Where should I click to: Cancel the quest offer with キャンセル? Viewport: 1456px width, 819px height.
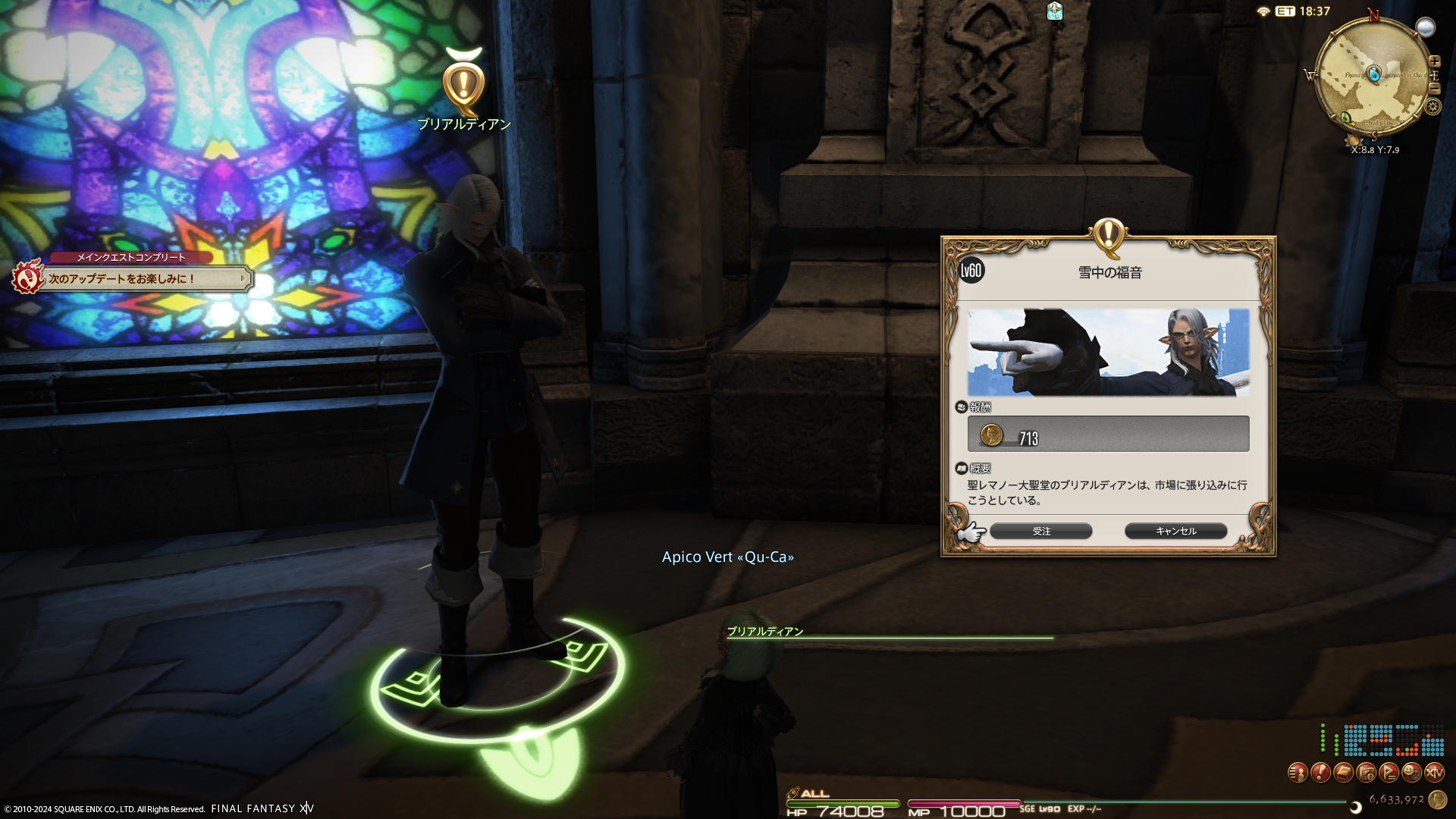pos(1175,531)
